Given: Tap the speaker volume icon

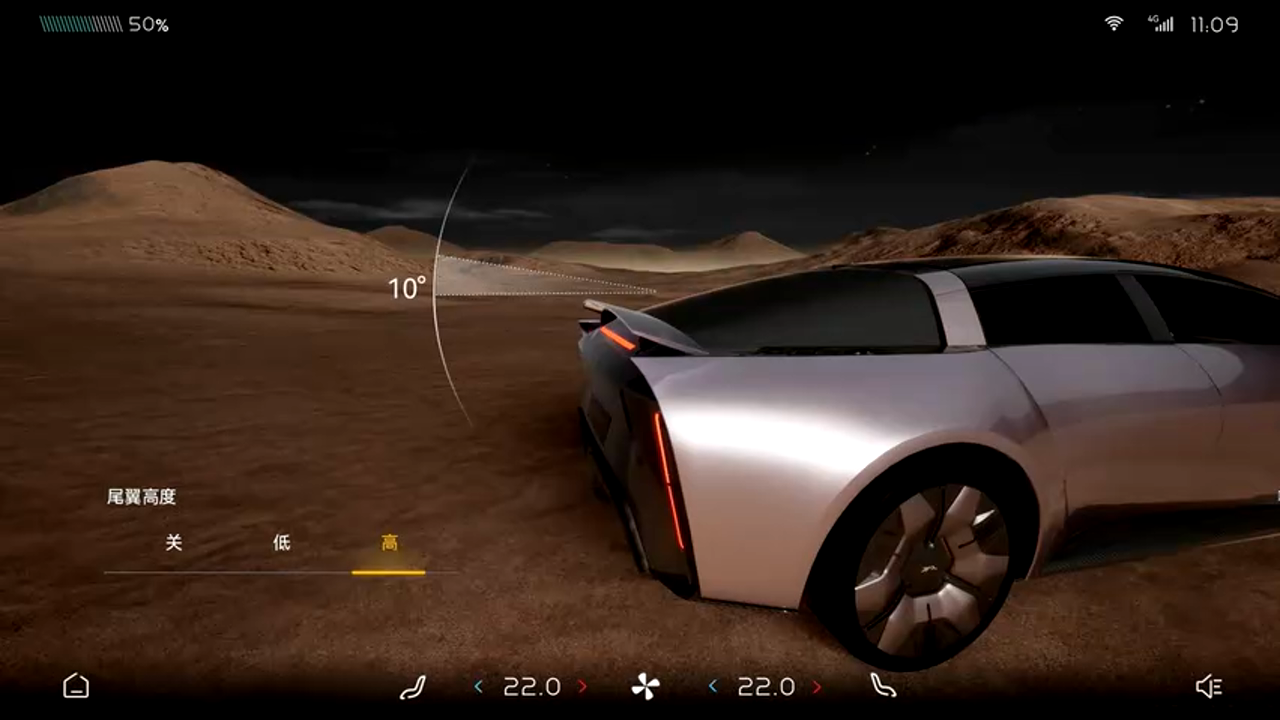Looking at the screenshot, I should point(1209,686).
